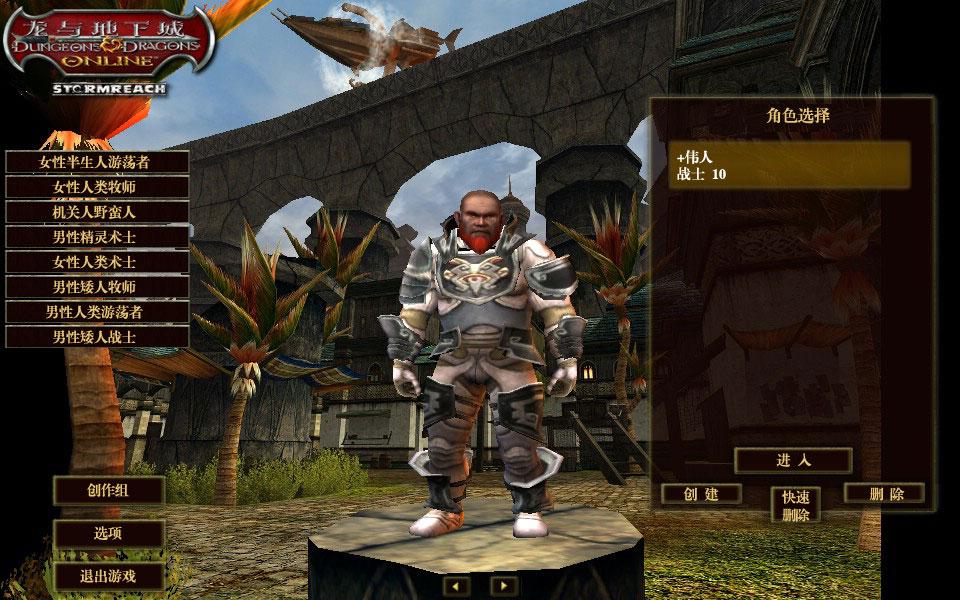Choose the 女性人类牧师 preset
This screenshot has width=960, height=600.
coord(96,187)
